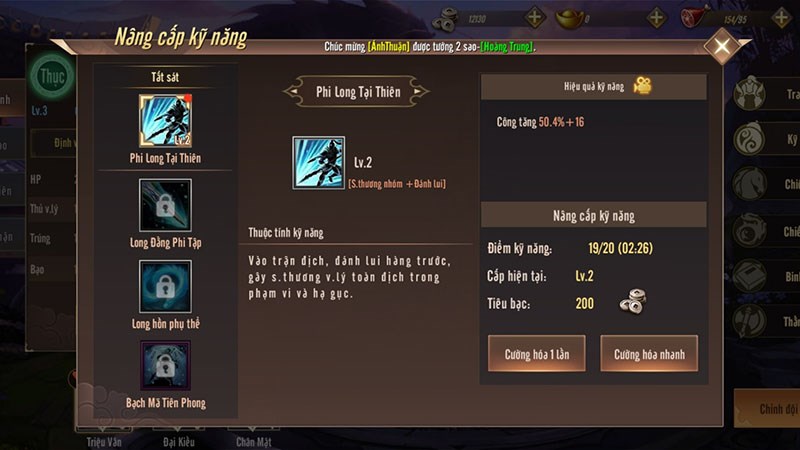Add more silver coins with plus button

click(x=535, y=17)
